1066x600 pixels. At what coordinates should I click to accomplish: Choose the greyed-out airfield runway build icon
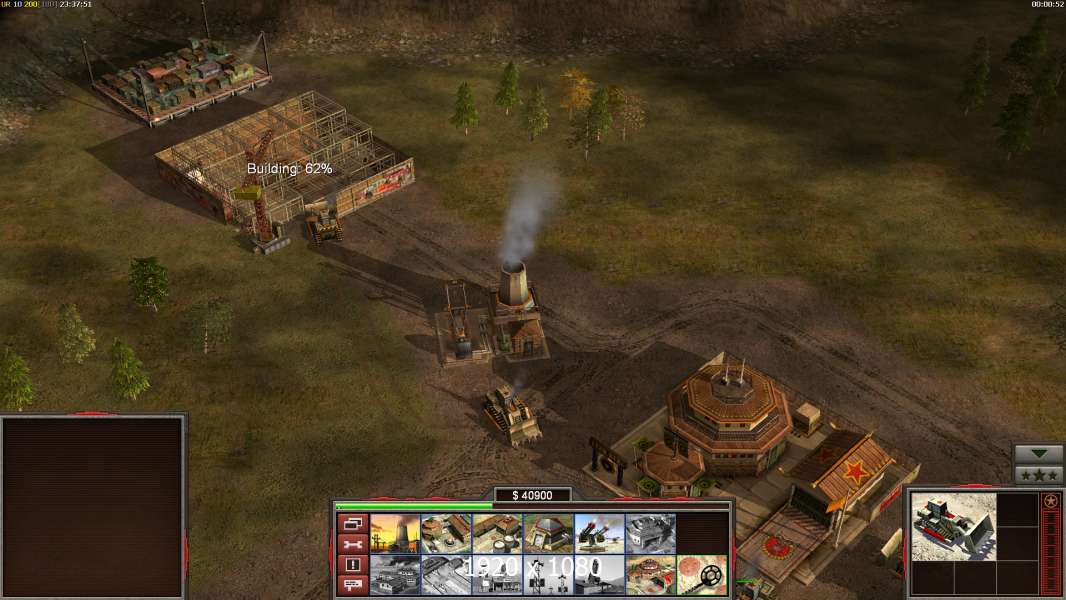[x=446, y=575]
